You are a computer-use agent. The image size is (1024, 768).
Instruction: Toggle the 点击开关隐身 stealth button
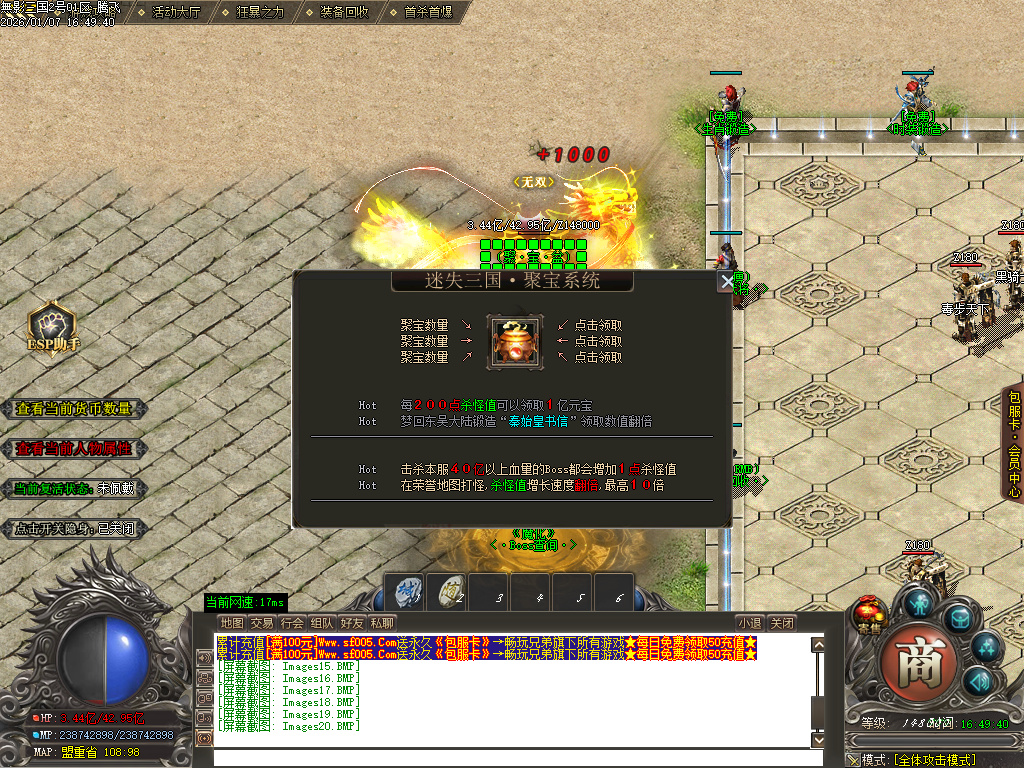click(x=74, y=529)
